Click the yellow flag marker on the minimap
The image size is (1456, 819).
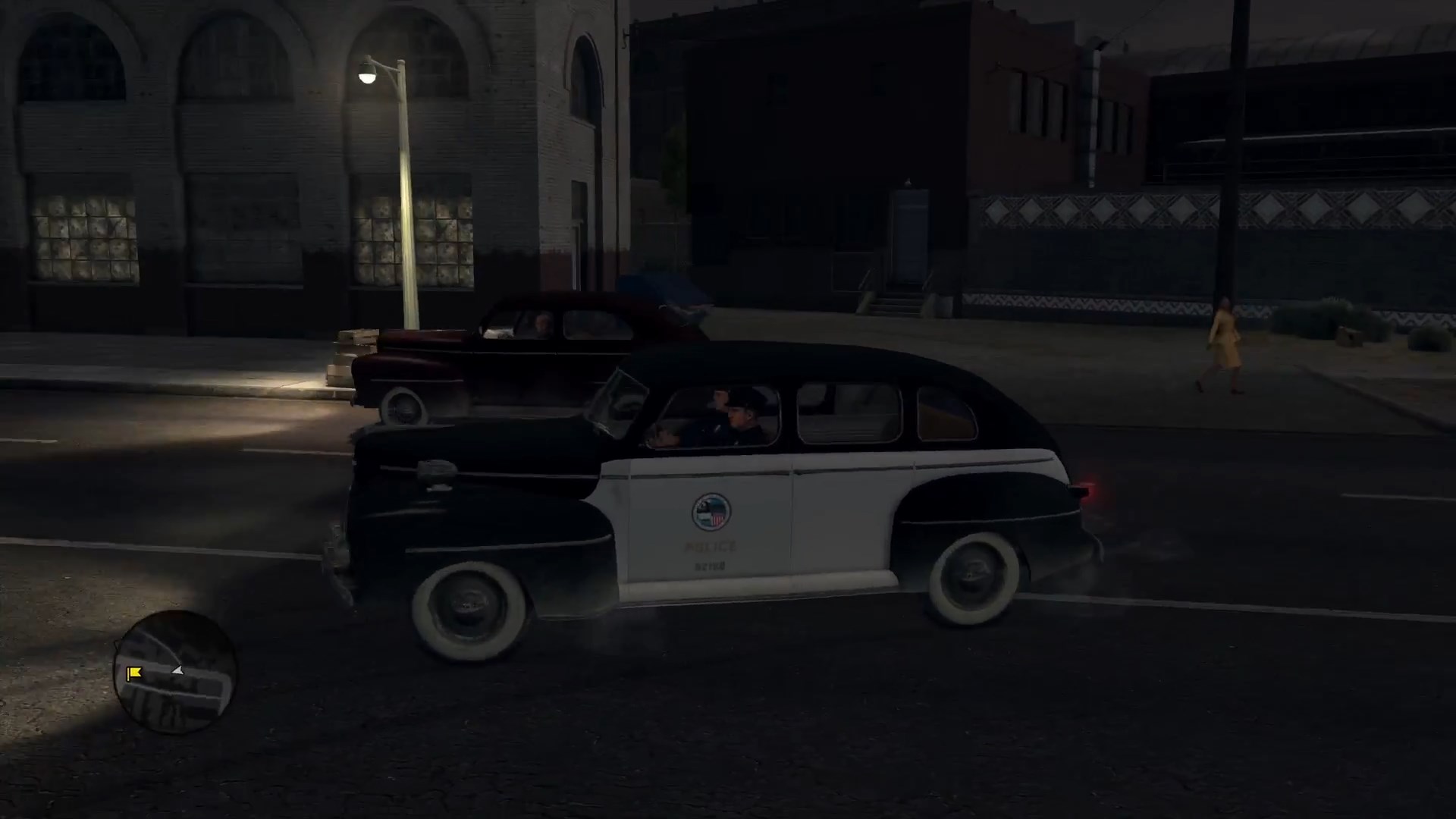(134, 672)
